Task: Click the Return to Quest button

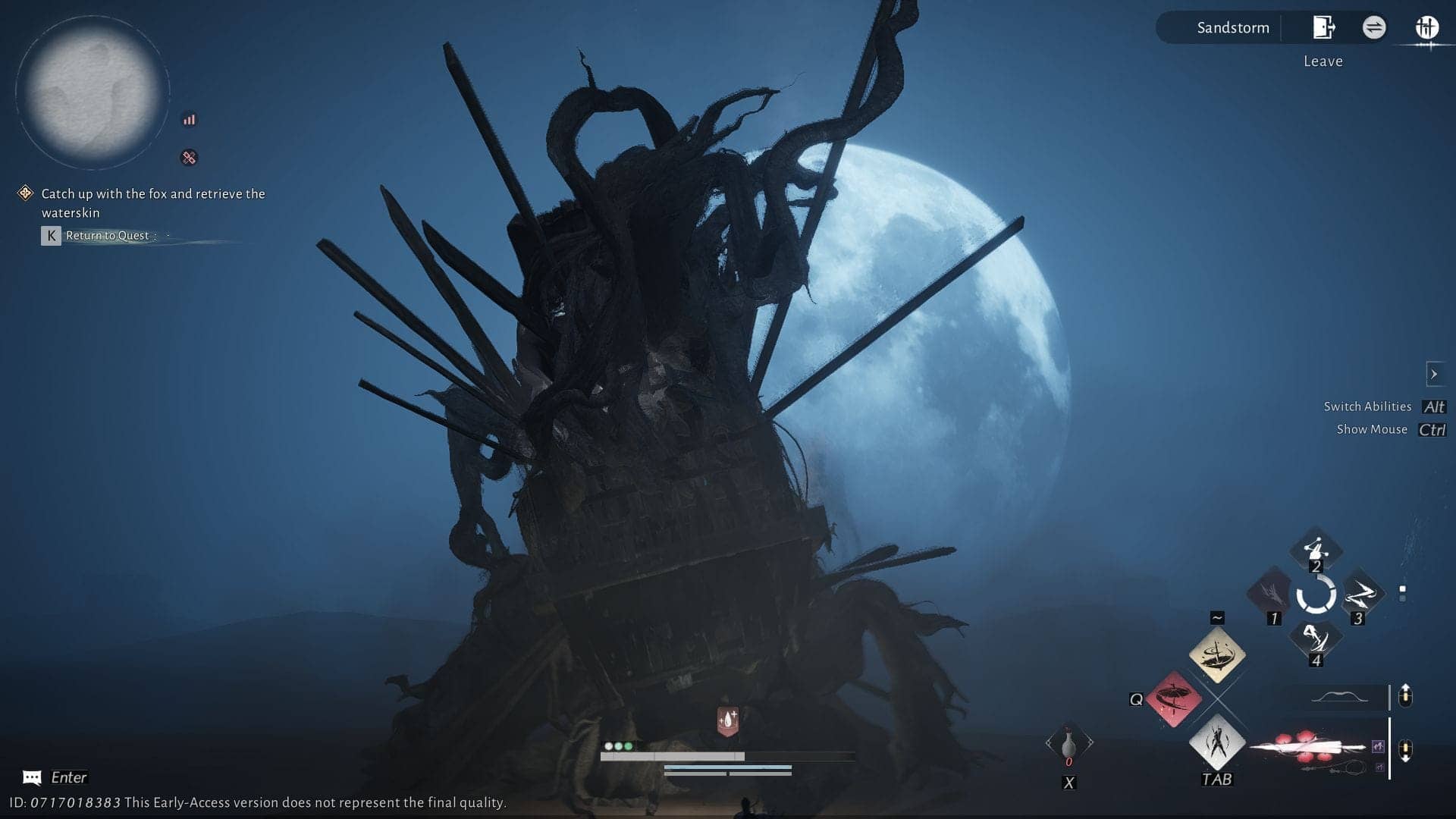Action: pos(107,236)
